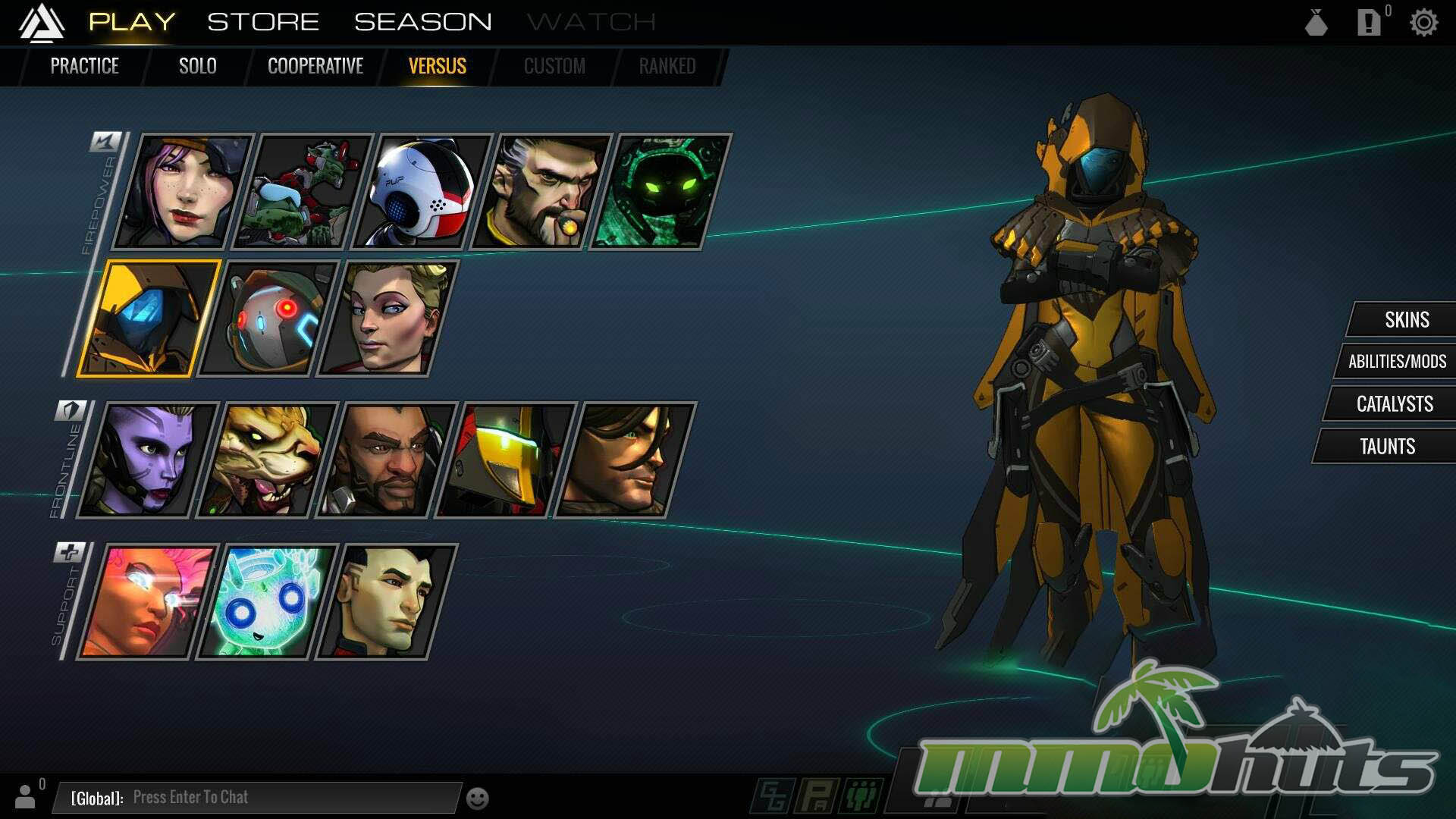This screenshot has height=819, width=1456.
Task: Select the PRACTICE mode tab
Action: (x=84, y=66)
